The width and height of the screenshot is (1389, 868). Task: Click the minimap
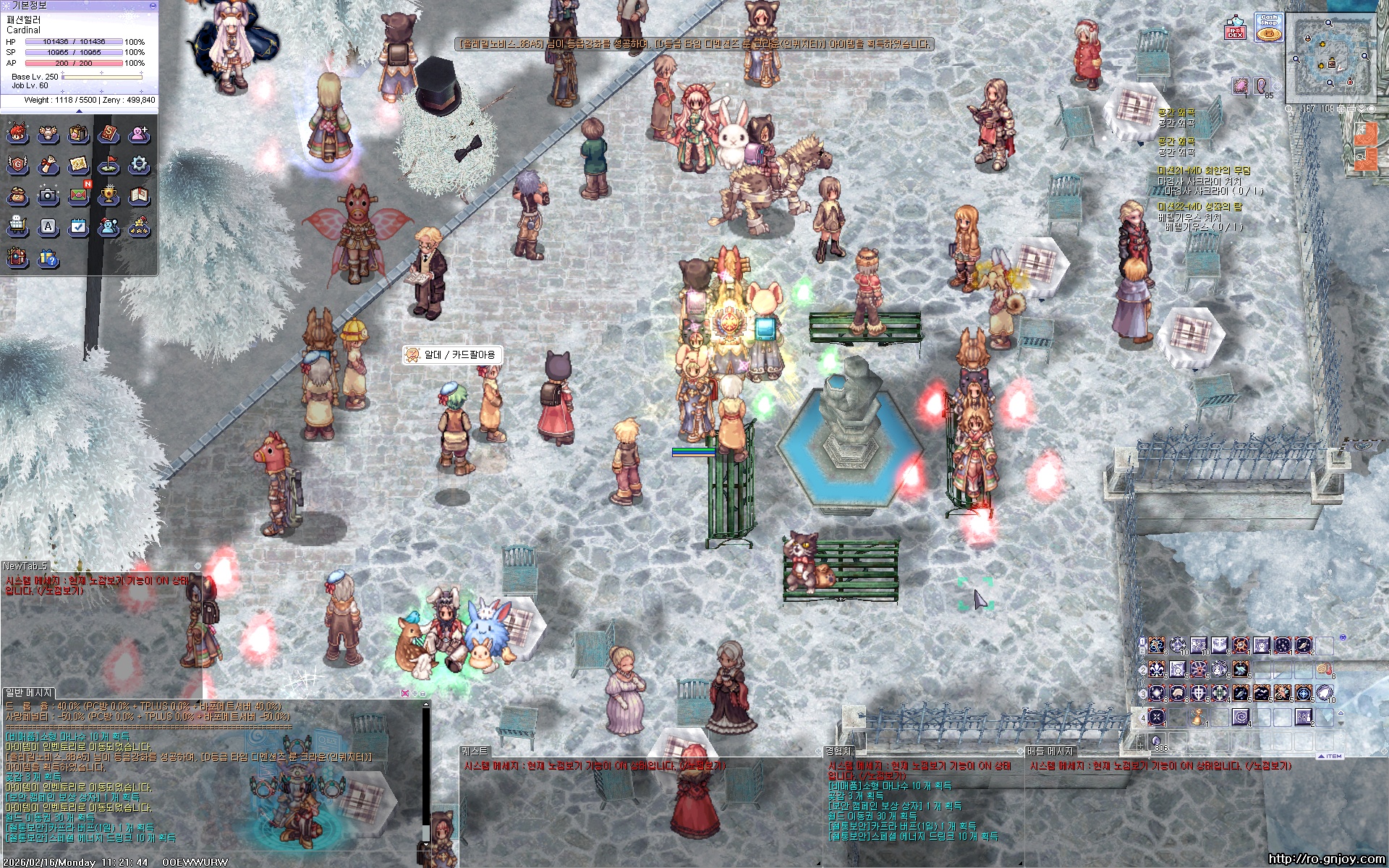1331,59
